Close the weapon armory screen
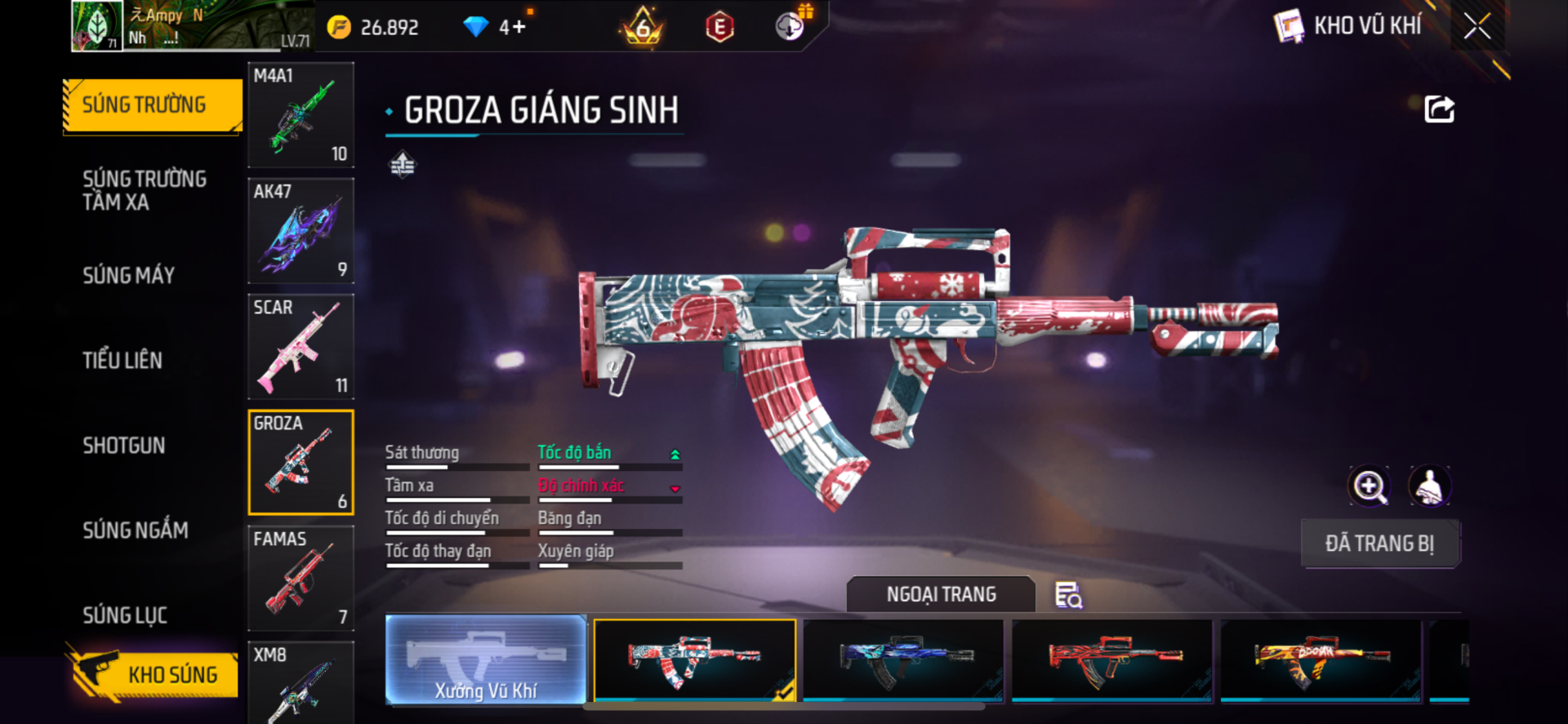Image resolution: width=1568 pixels, height=724 pixels. point(1477,26)
